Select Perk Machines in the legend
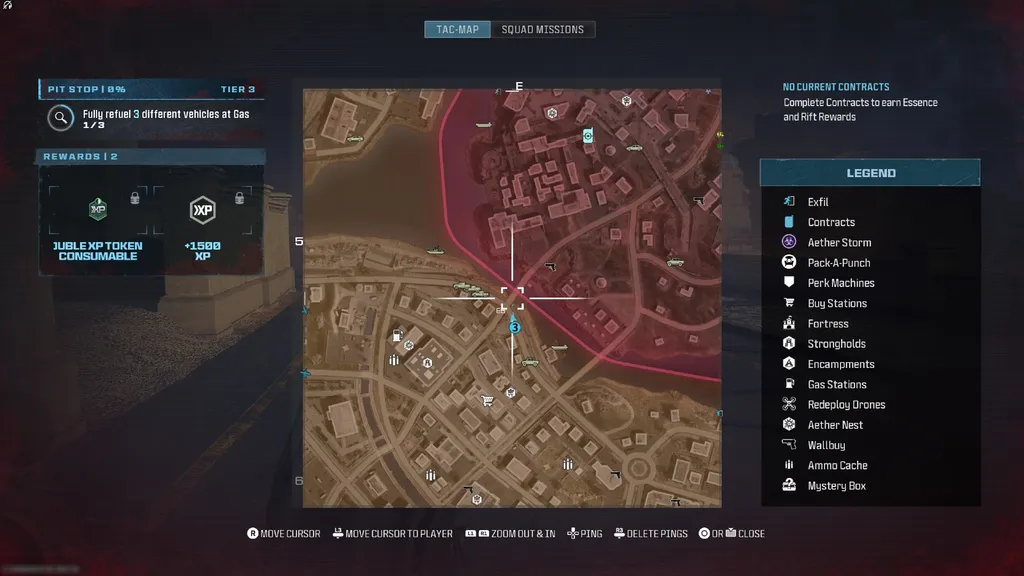The image size is (1024, 576). [841, 283]
